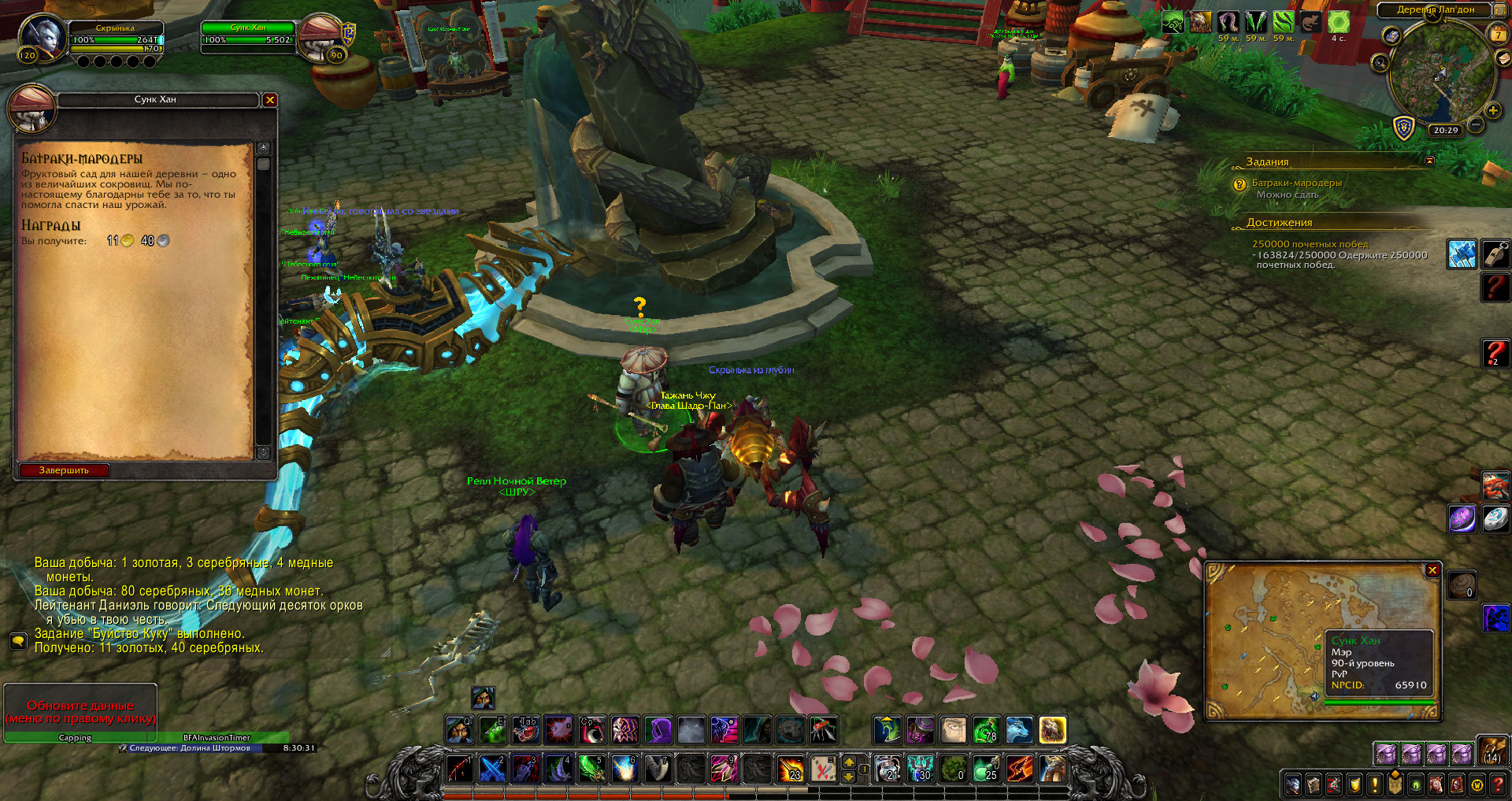1512x801 pixels.
Task: Zoom in the minimap with the plus button
Action: click(1493, 110)
